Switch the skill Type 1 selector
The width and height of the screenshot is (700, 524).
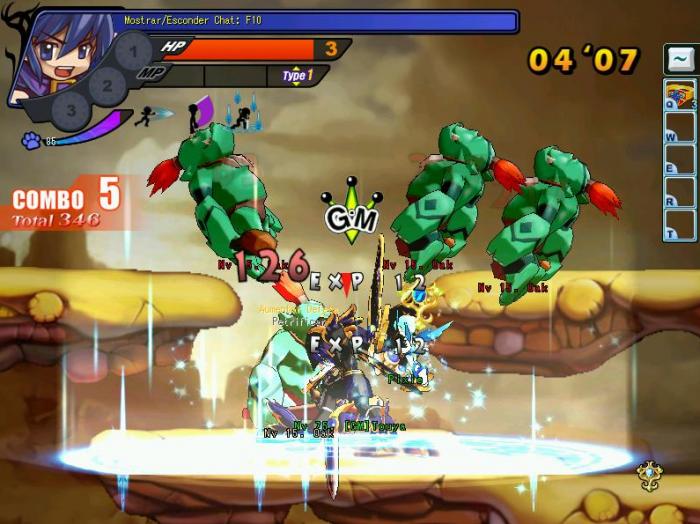[297, 75]
